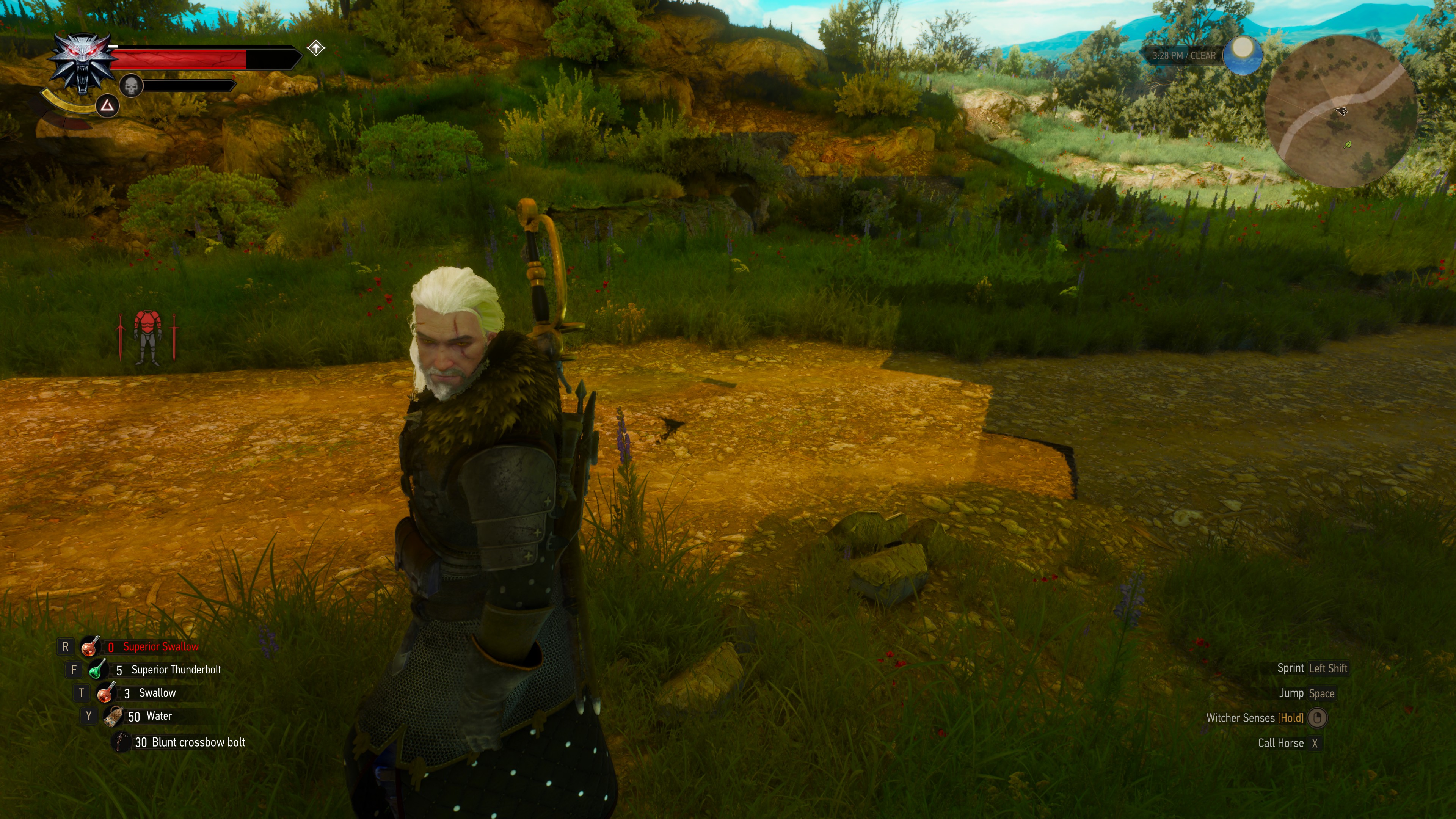The height and width of the screenshot is (819, 1456).
Task: Click the Blunt crossbow bolt icon
Action: (120, 742)
